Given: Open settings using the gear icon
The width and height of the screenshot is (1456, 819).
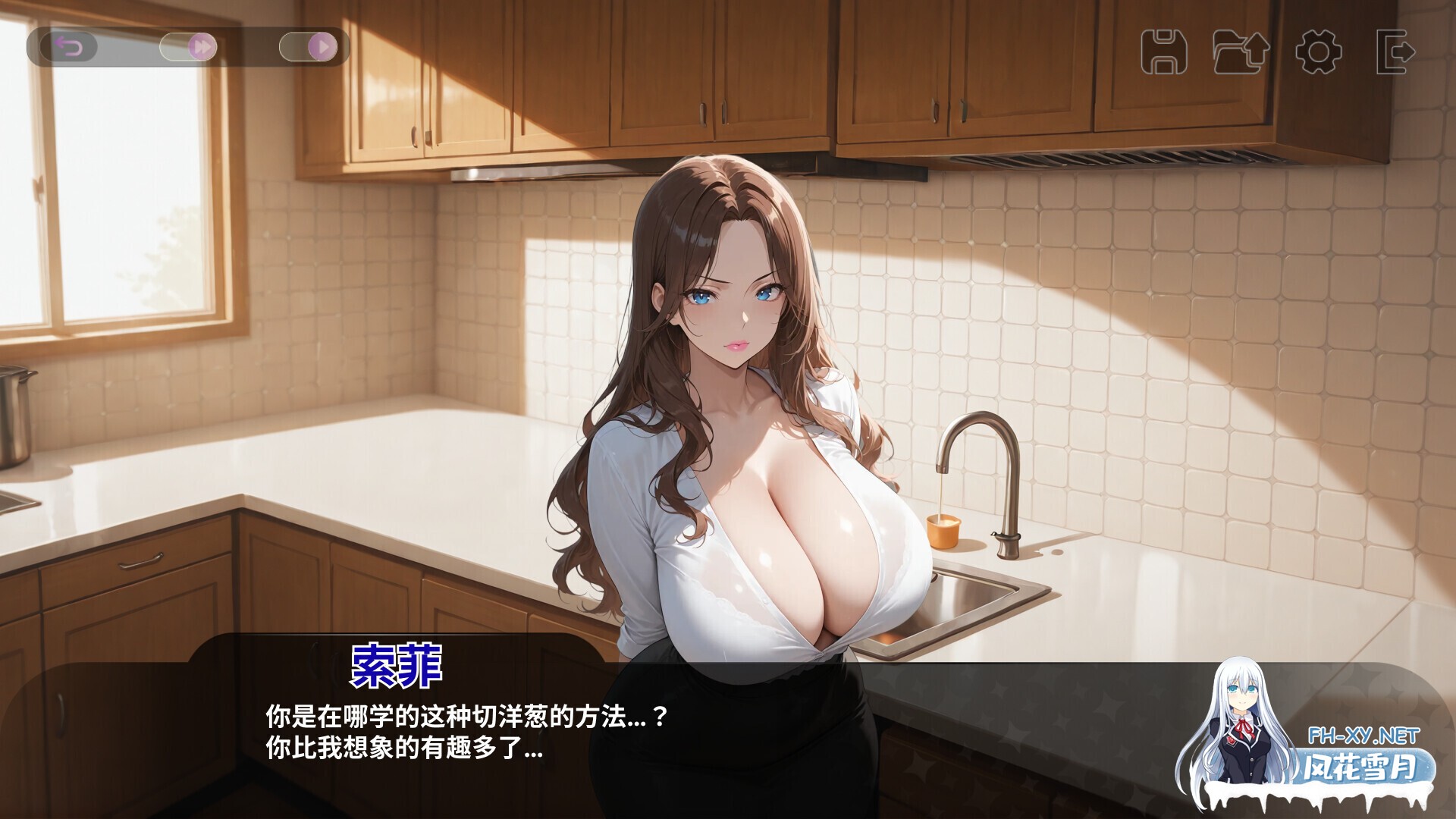Looking at the screenshot, I should tap(1317, 49).
